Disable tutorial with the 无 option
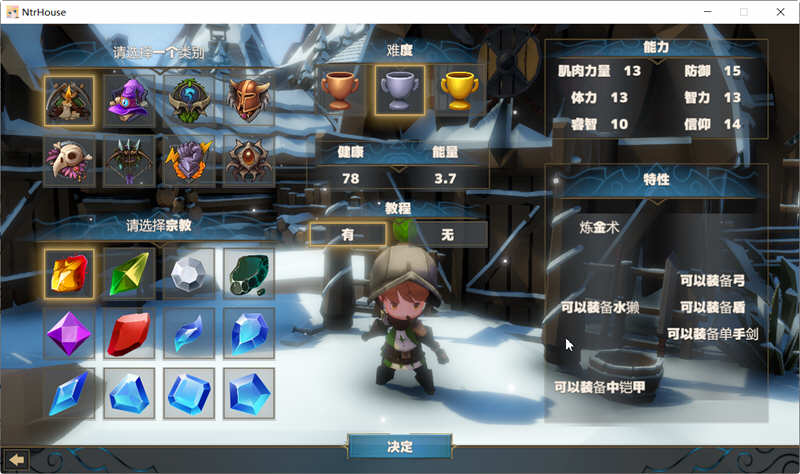 (x=448, y=234)
